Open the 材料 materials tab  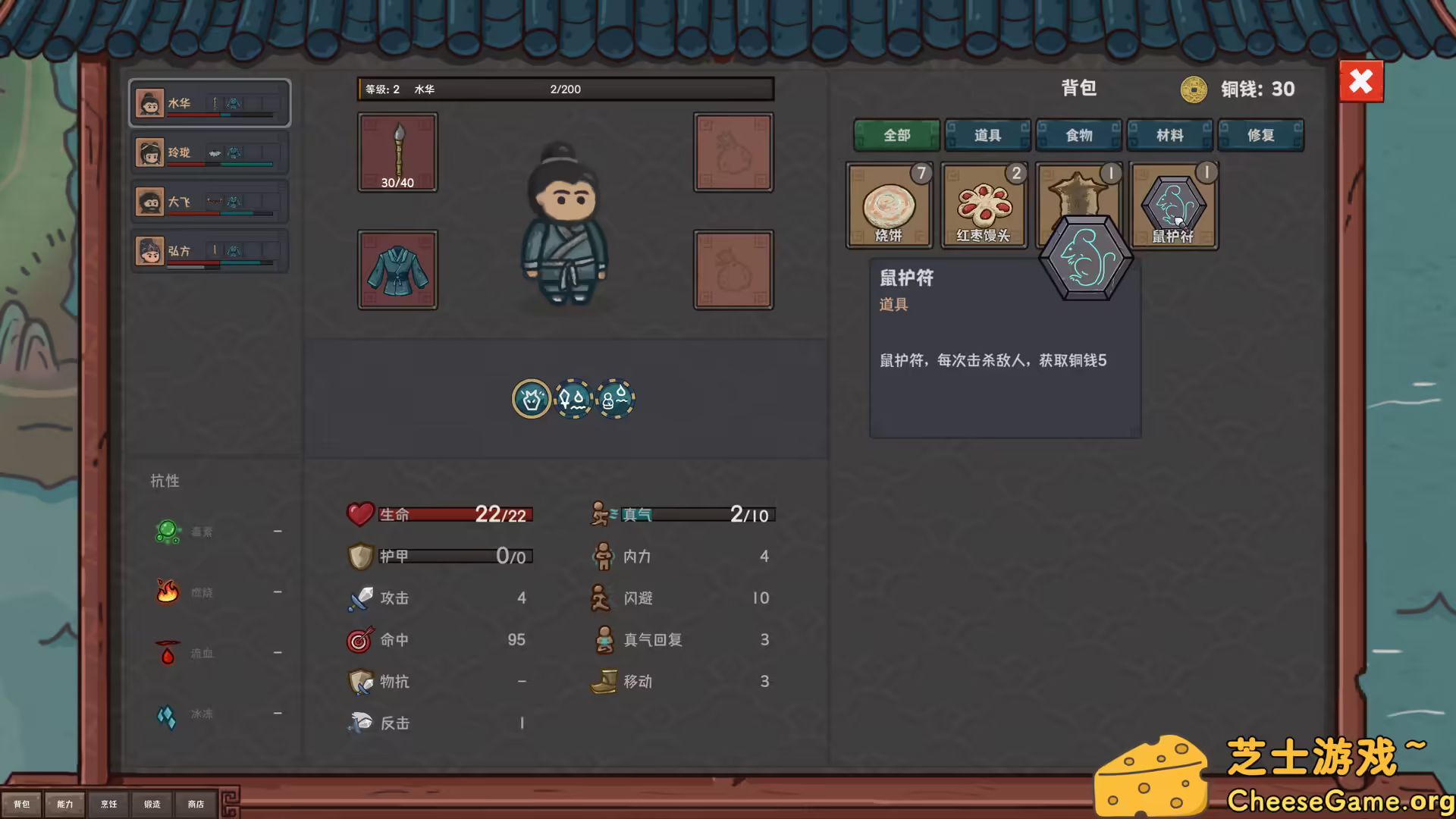(x=1170, y=135)
